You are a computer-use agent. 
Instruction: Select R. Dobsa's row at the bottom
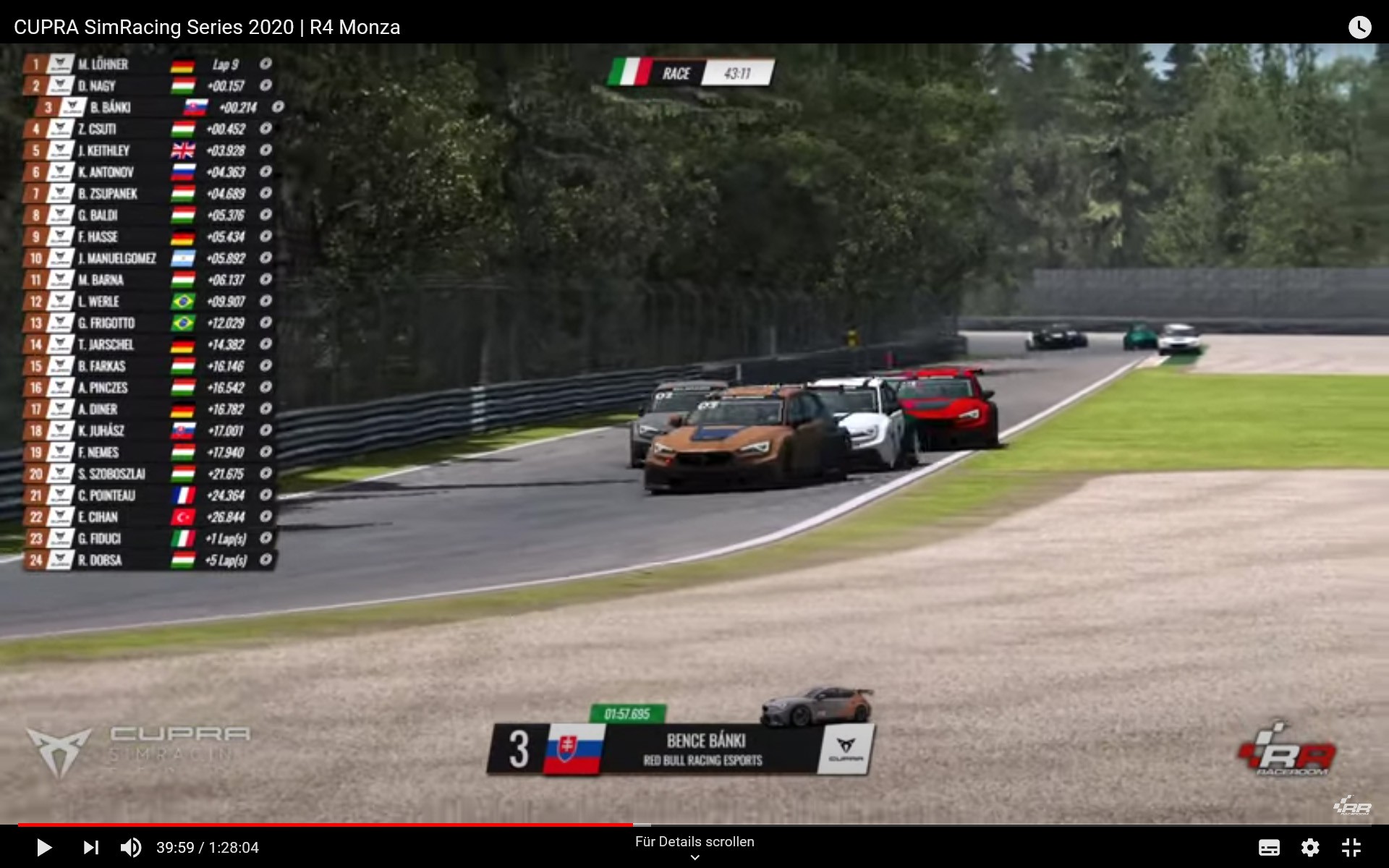148,560
